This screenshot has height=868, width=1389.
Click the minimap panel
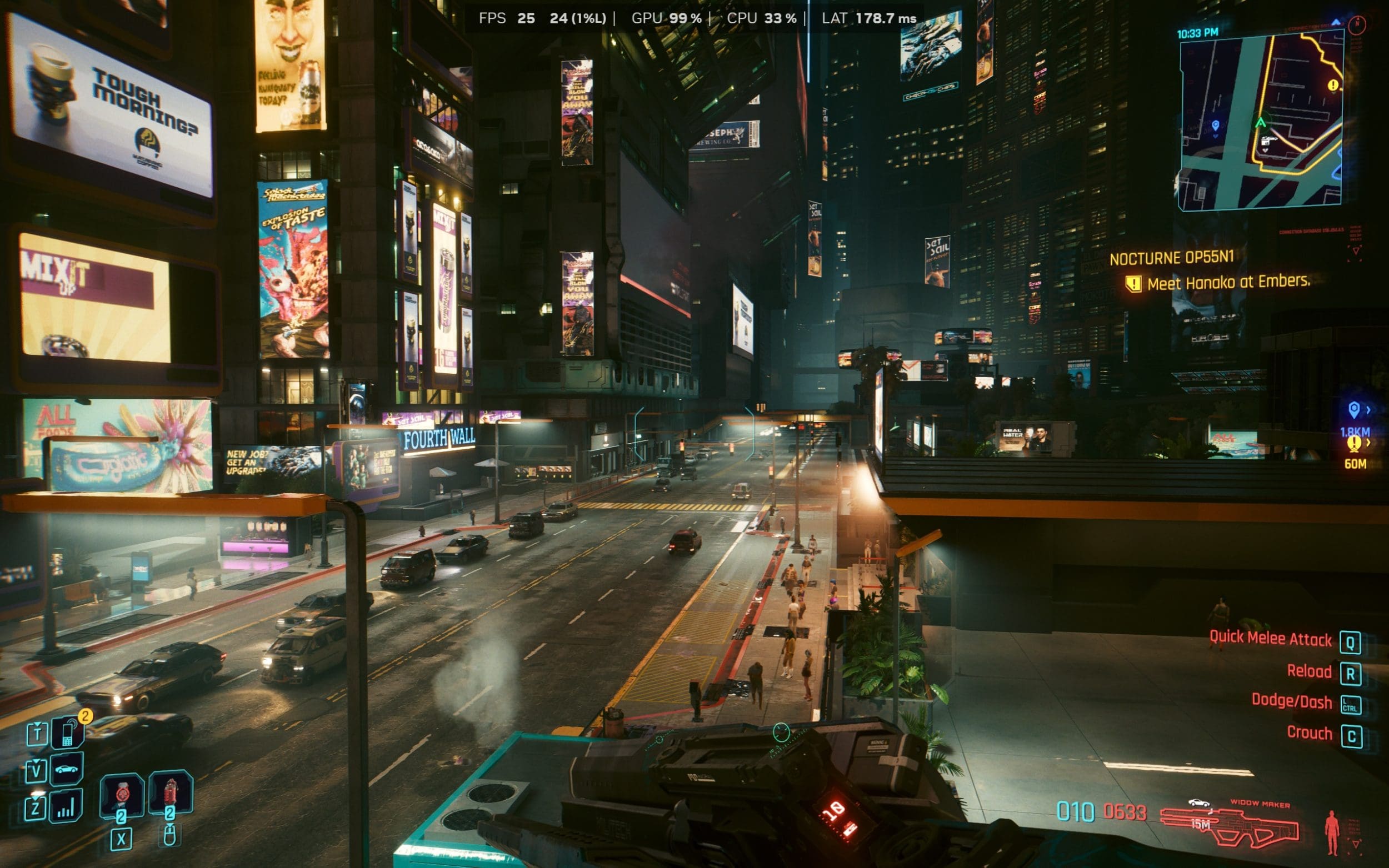1260,121
